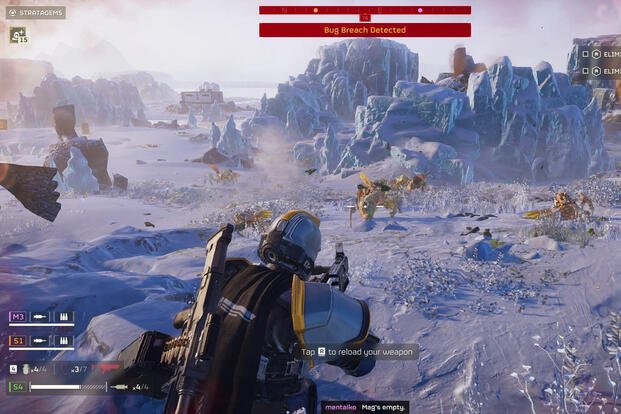This screenshot has width=621, height=414.
Task: Select your S4 player badge
Action: pos(18,386)
